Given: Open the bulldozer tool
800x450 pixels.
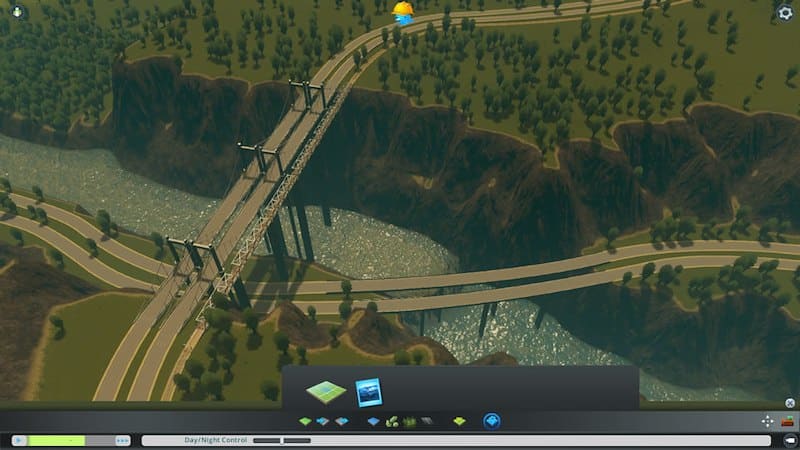Looking at the screenshot, I should point(788,422).
